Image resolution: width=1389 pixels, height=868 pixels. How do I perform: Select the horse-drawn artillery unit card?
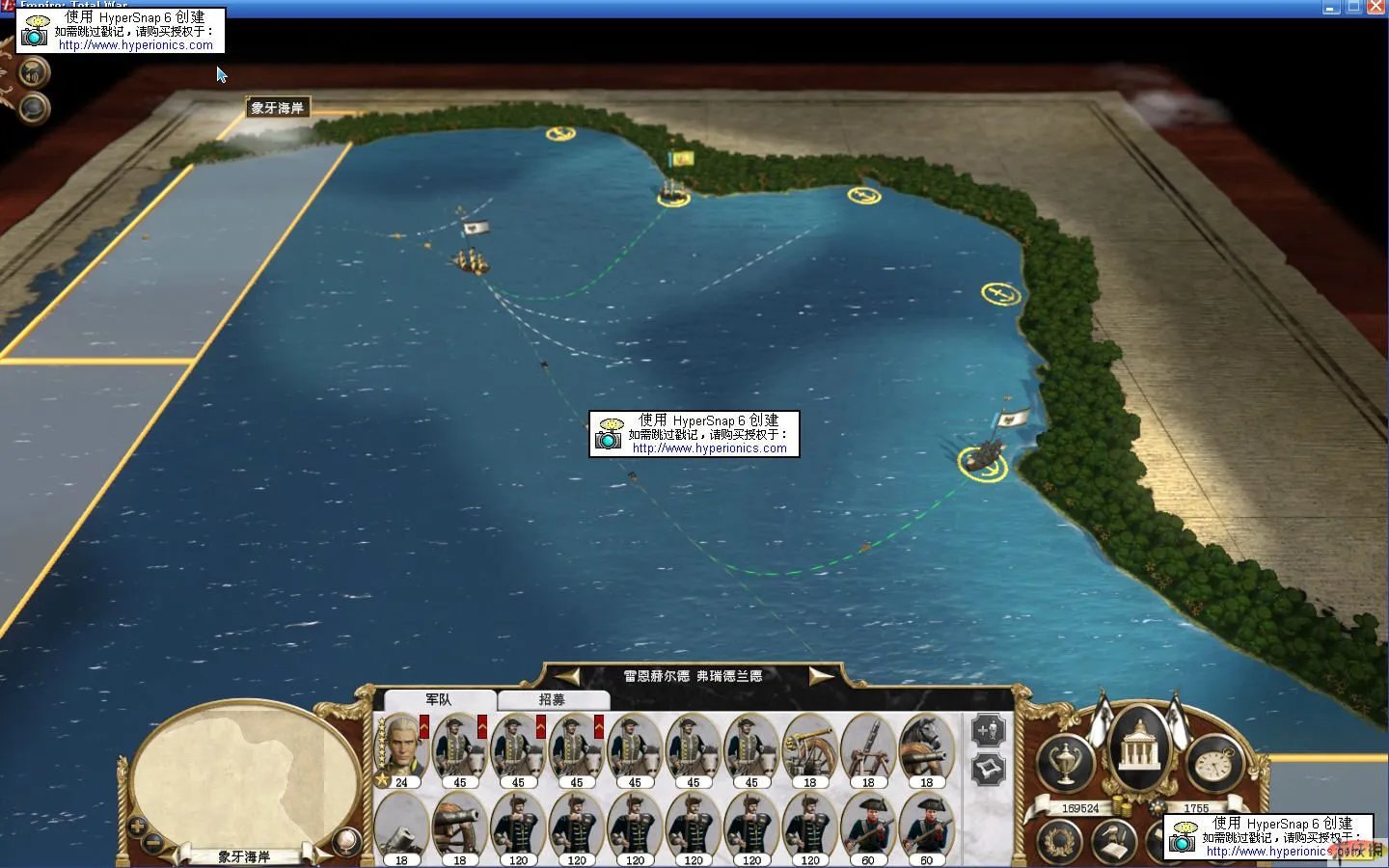pos(926,748)
